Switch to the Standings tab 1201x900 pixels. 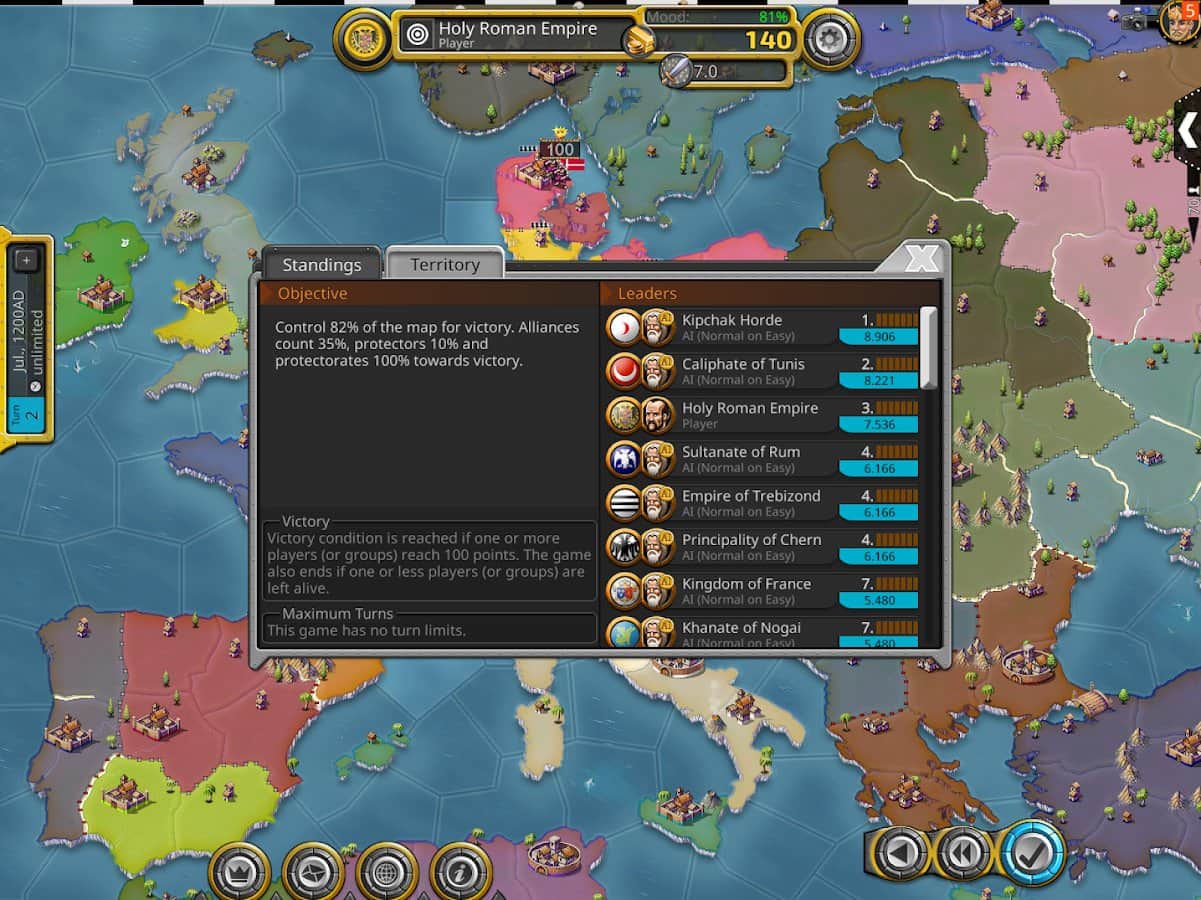click(321, 265)
